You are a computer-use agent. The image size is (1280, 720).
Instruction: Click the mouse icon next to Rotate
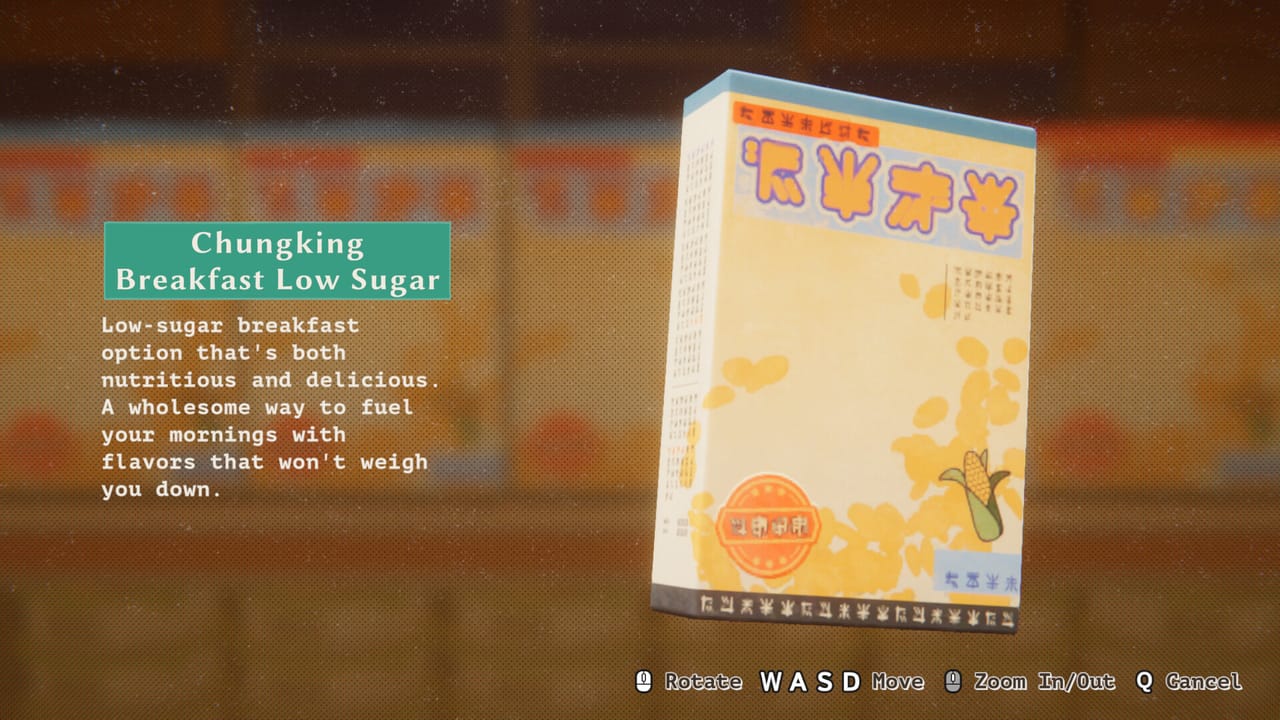(x=645, y=681)
